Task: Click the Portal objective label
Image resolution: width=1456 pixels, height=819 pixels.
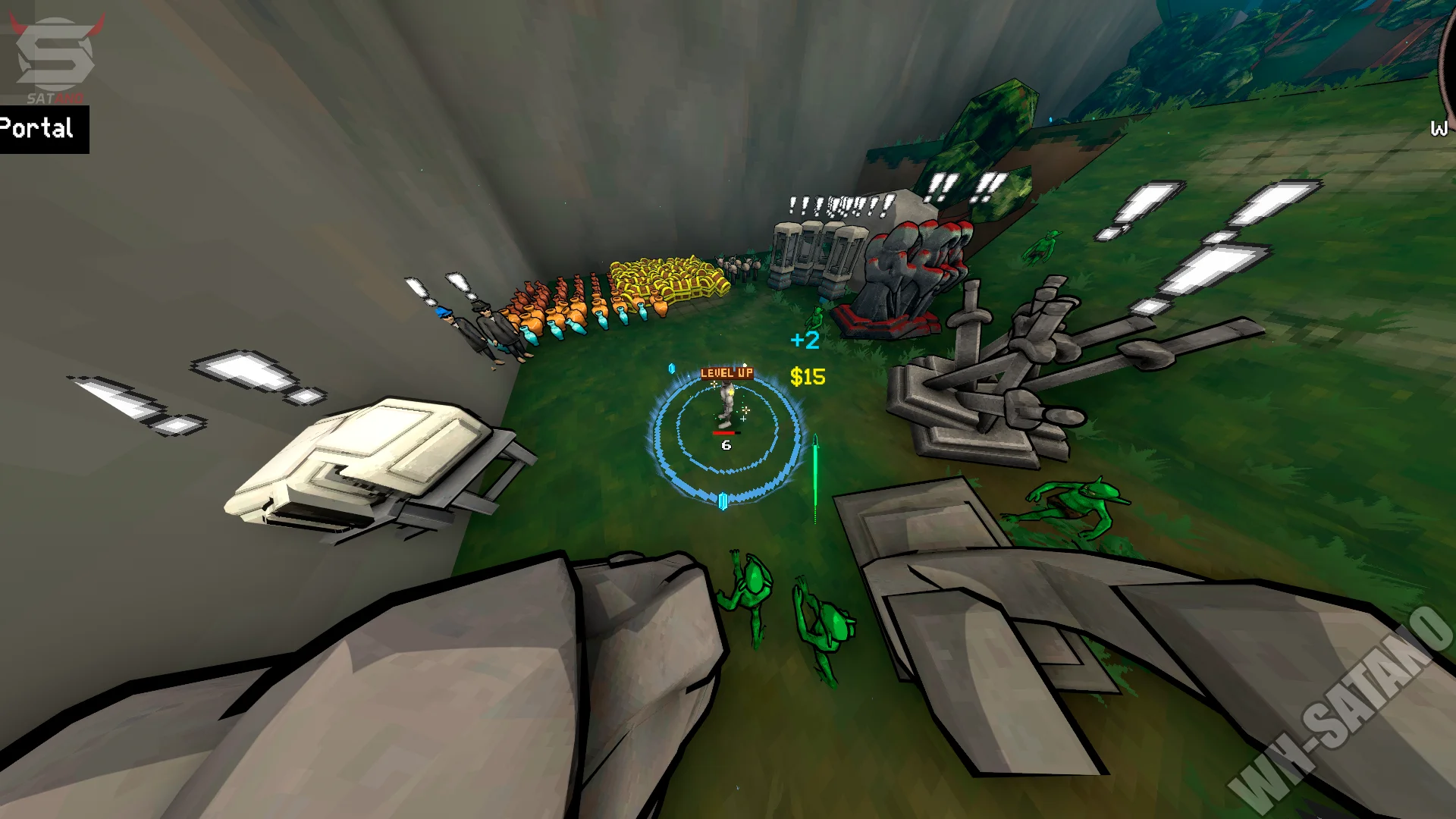Action: [39, 129]
